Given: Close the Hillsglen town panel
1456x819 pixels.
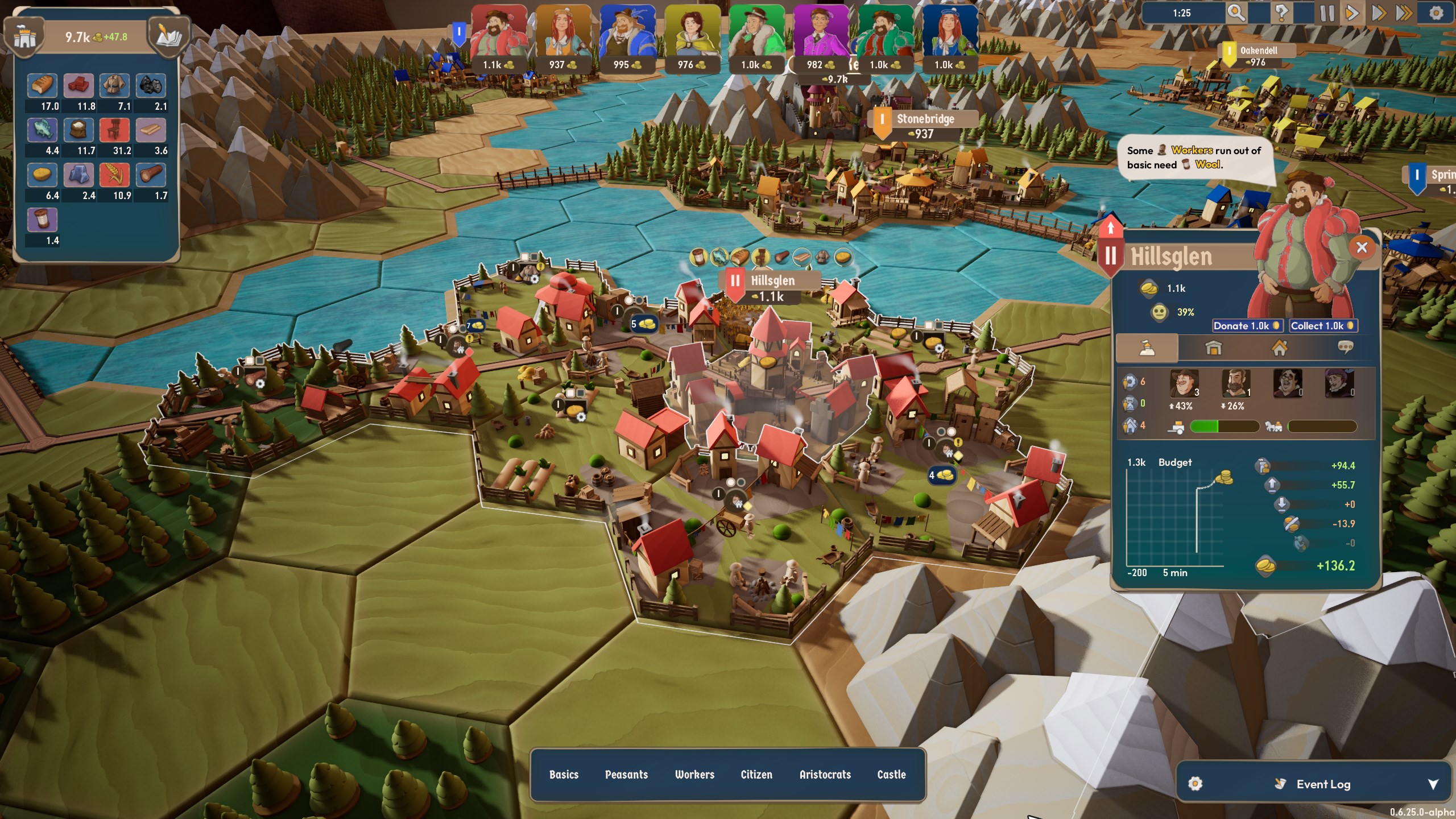Looking at the screenshot, I should (x=1362, y=247).
